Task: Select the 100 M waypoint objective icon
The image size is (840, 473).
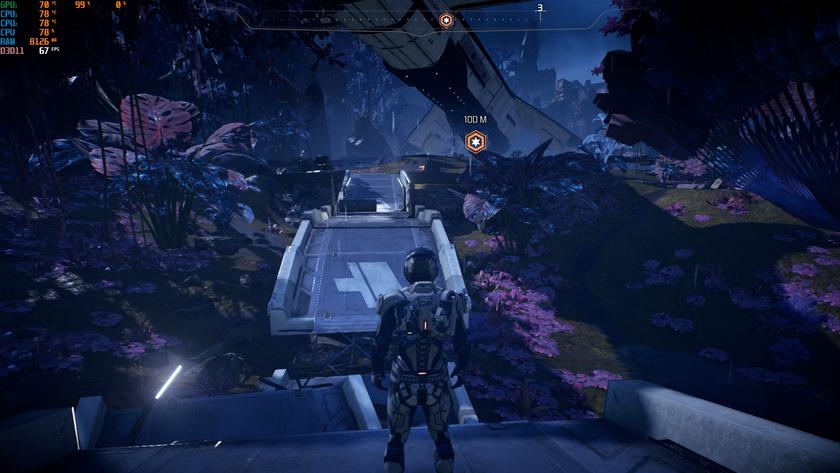Action: coord(475,141)
